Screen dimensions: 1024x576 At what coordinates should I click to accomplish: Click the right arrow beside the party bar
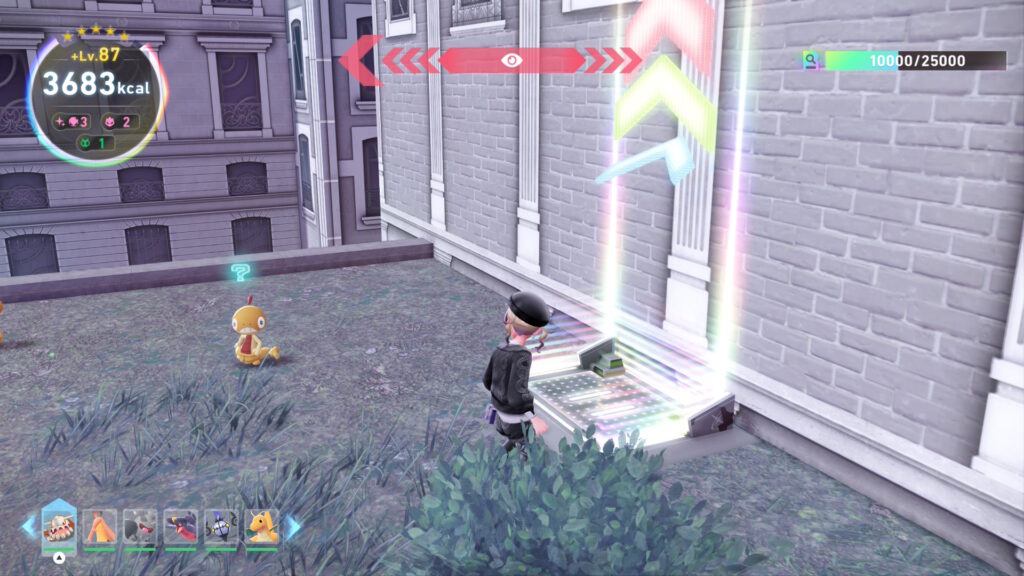click(292, 526)
